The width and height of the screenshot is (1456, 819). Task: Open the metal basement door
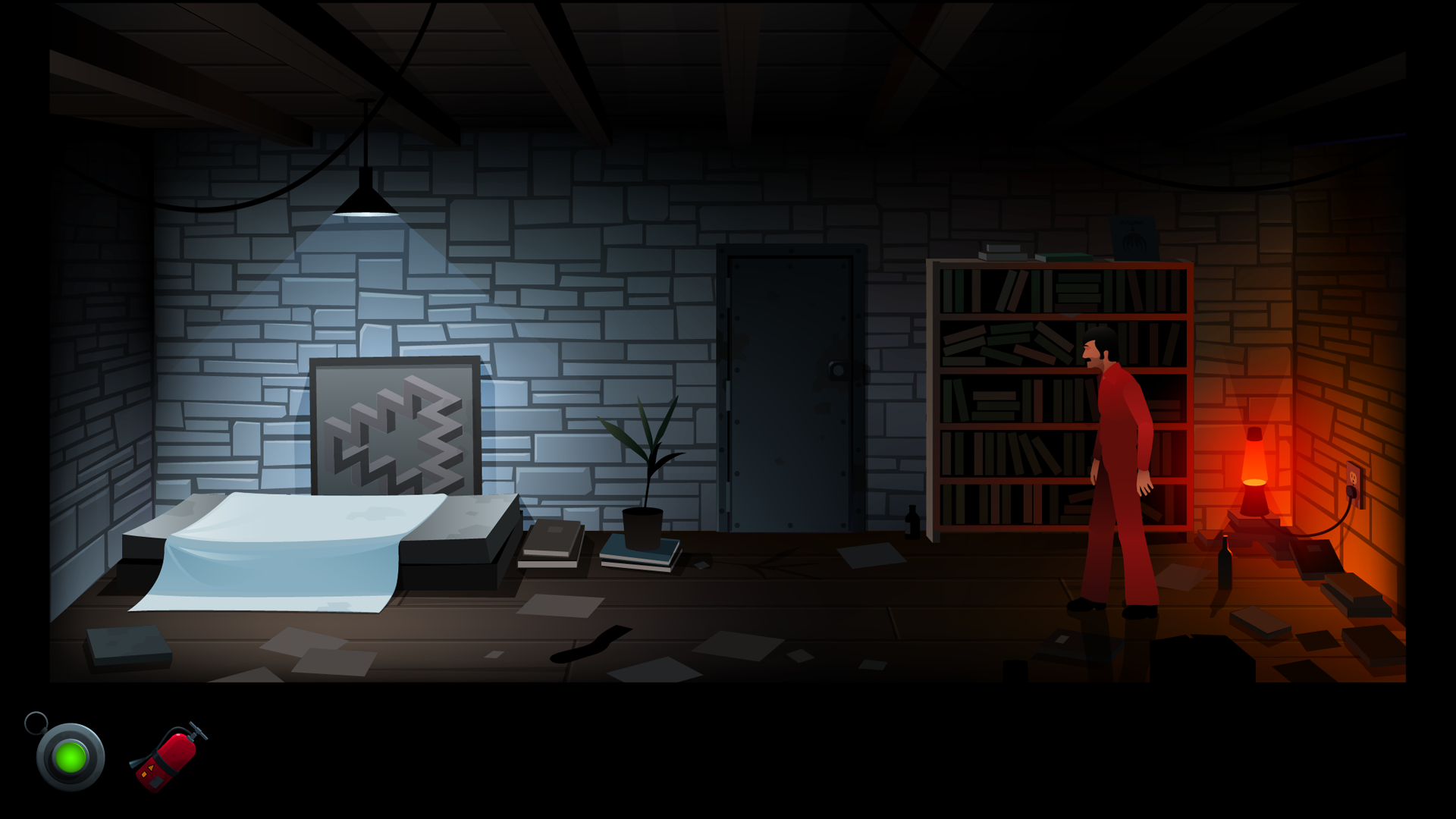click(x=792, y=387)
